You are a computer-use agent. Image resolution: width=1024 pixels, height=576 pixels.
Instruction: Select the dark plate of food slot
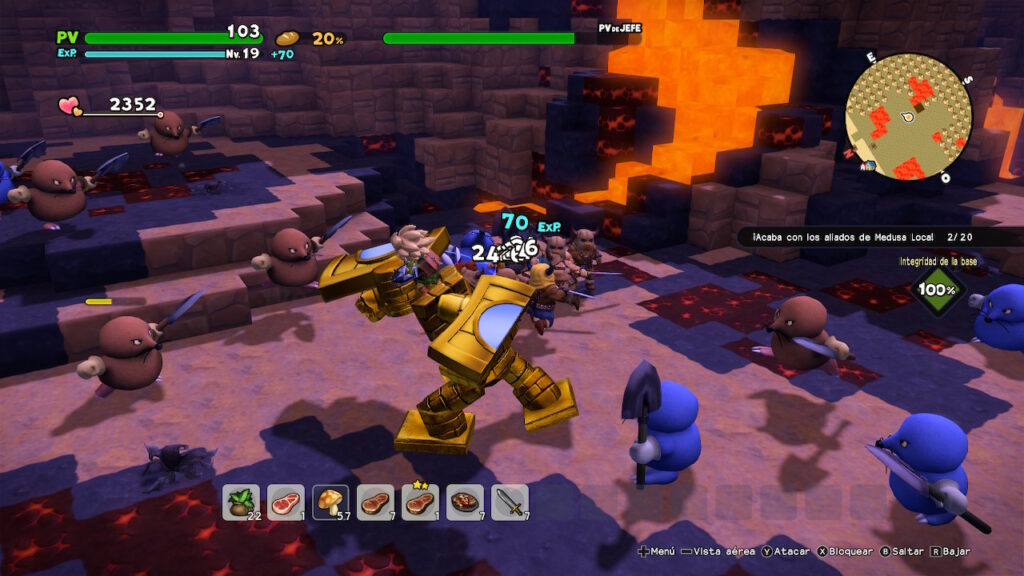[x=465, y=502]
